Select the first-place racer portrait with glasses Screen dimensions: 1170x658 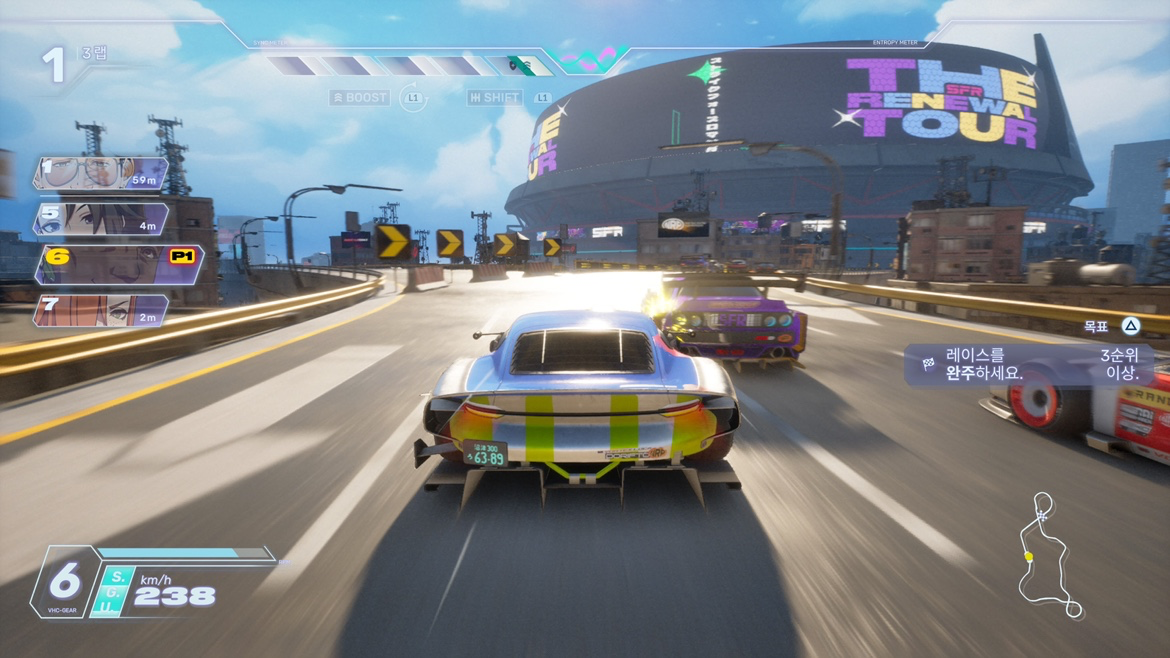coord(98,174)
